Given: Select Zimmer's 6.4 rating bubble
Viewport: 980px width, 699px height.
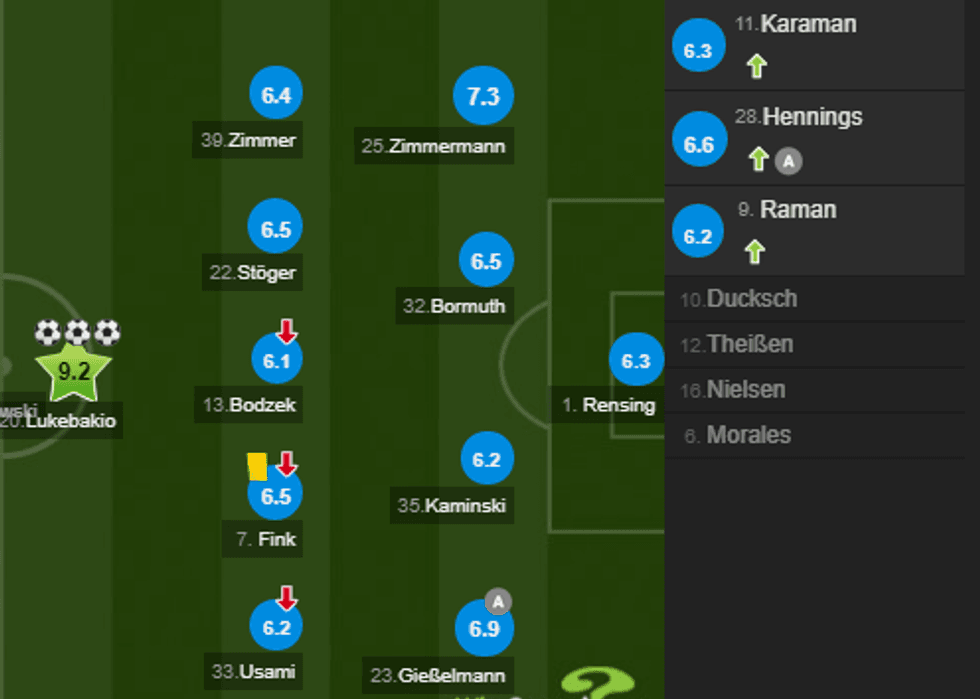Looking at the screenshot, I should tap(276, 96).
